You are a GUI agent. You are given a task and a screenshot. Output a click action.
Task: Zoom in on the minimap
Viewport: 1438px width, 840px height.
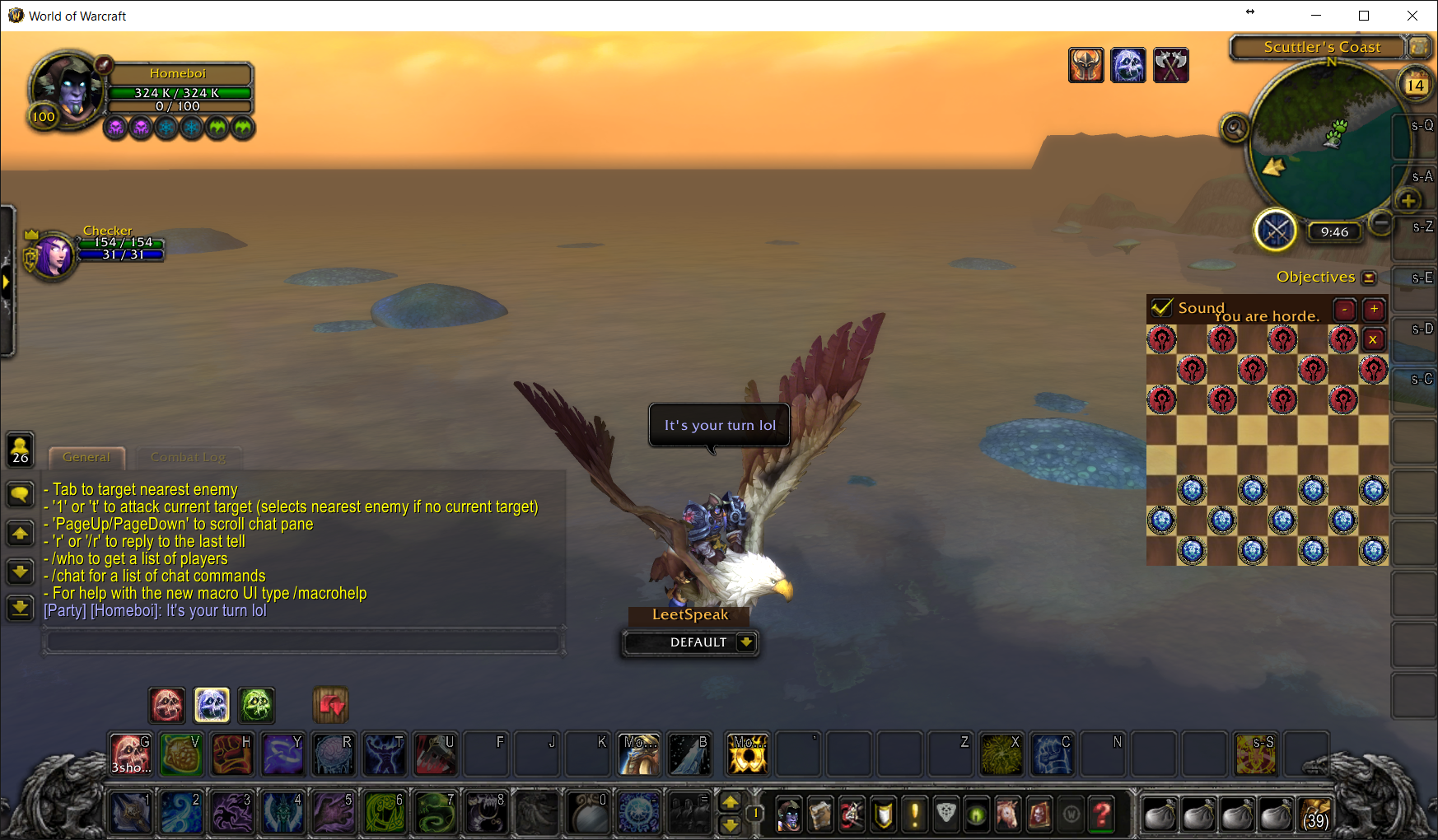[x=1408, y=200]
